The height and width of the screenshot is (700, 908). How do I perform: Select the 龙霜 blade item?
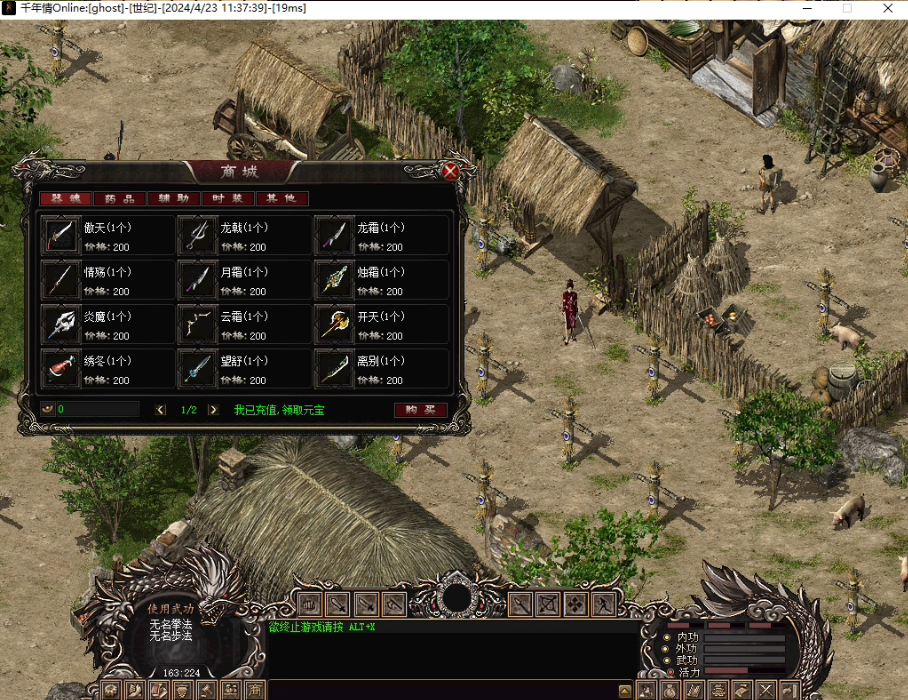333,236
